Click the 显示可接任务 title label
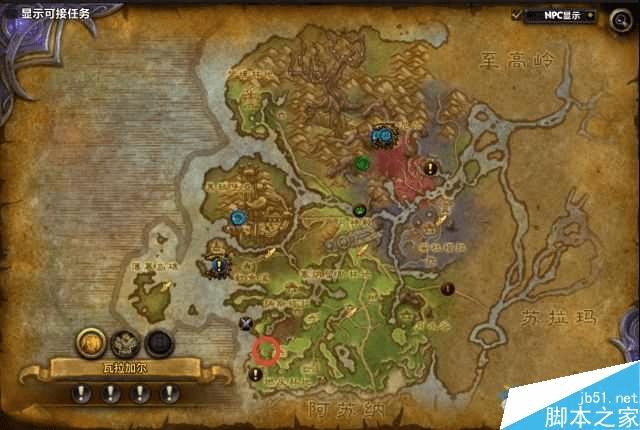The image size is (640, 430). coord(55,14)
